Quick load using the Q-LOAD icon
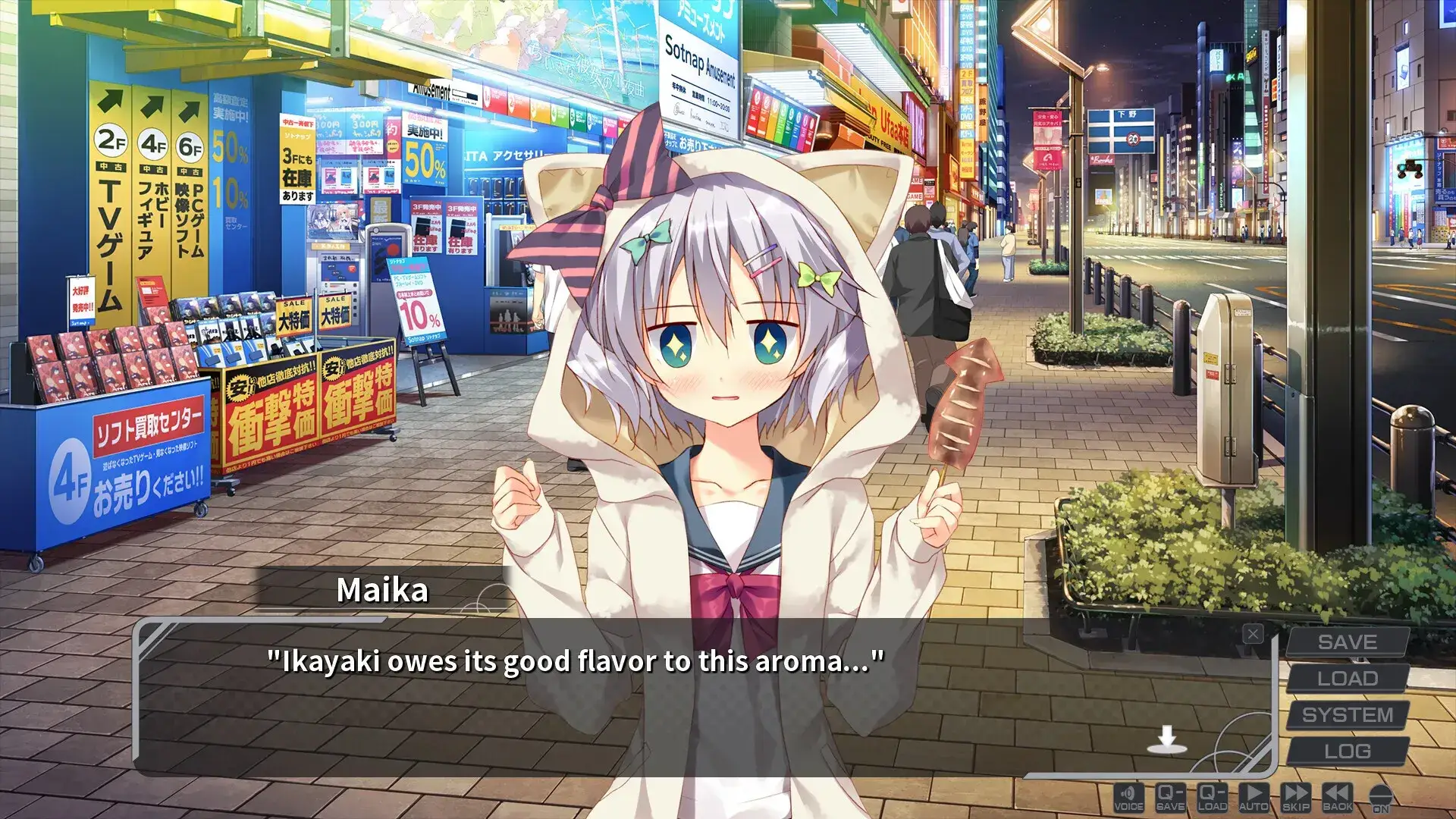The image size is (1456, 819). (x=1212, y=796)
